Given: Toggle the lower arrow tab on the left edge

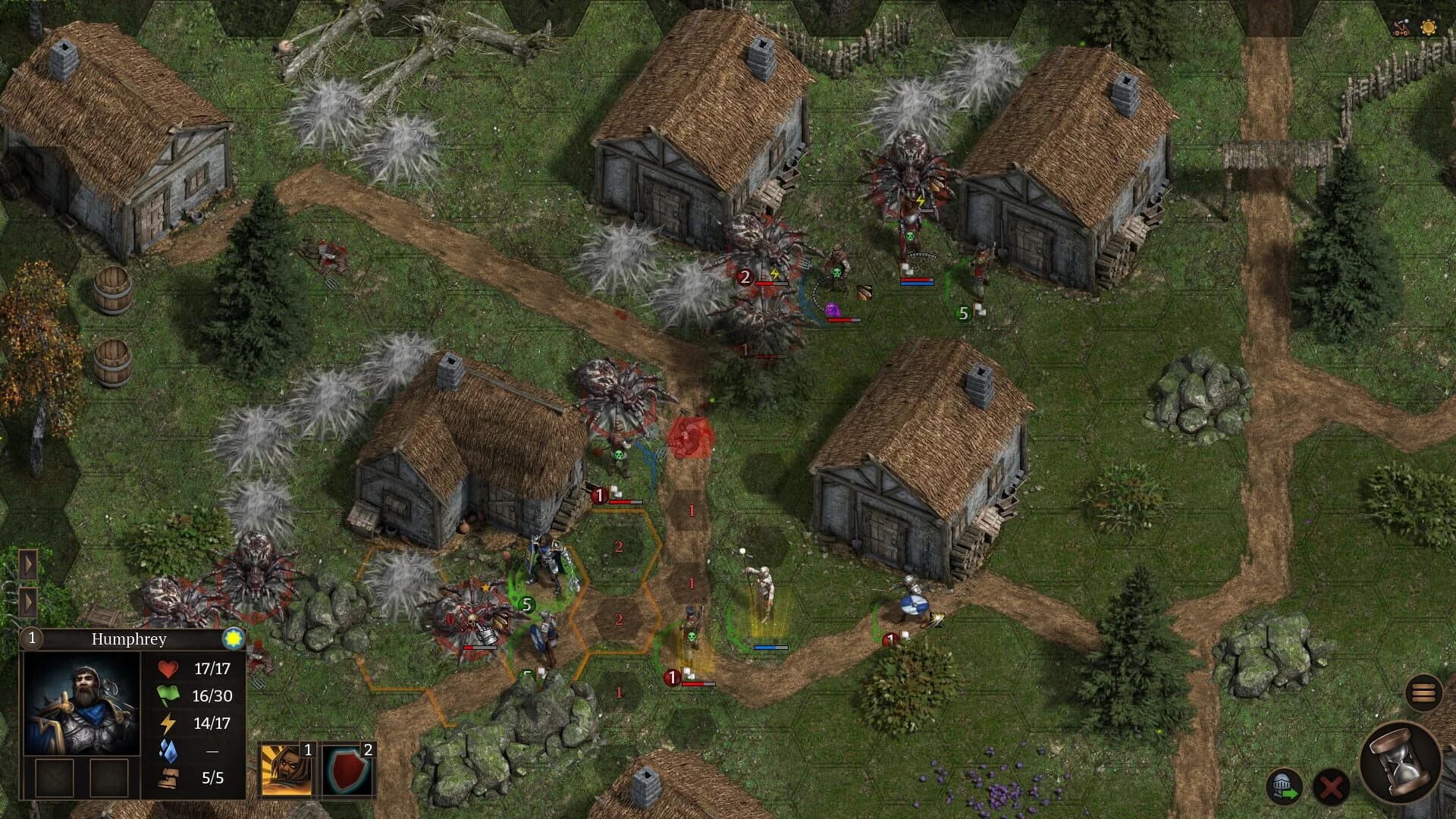Looking at the screenshot, I should point(29,603).
